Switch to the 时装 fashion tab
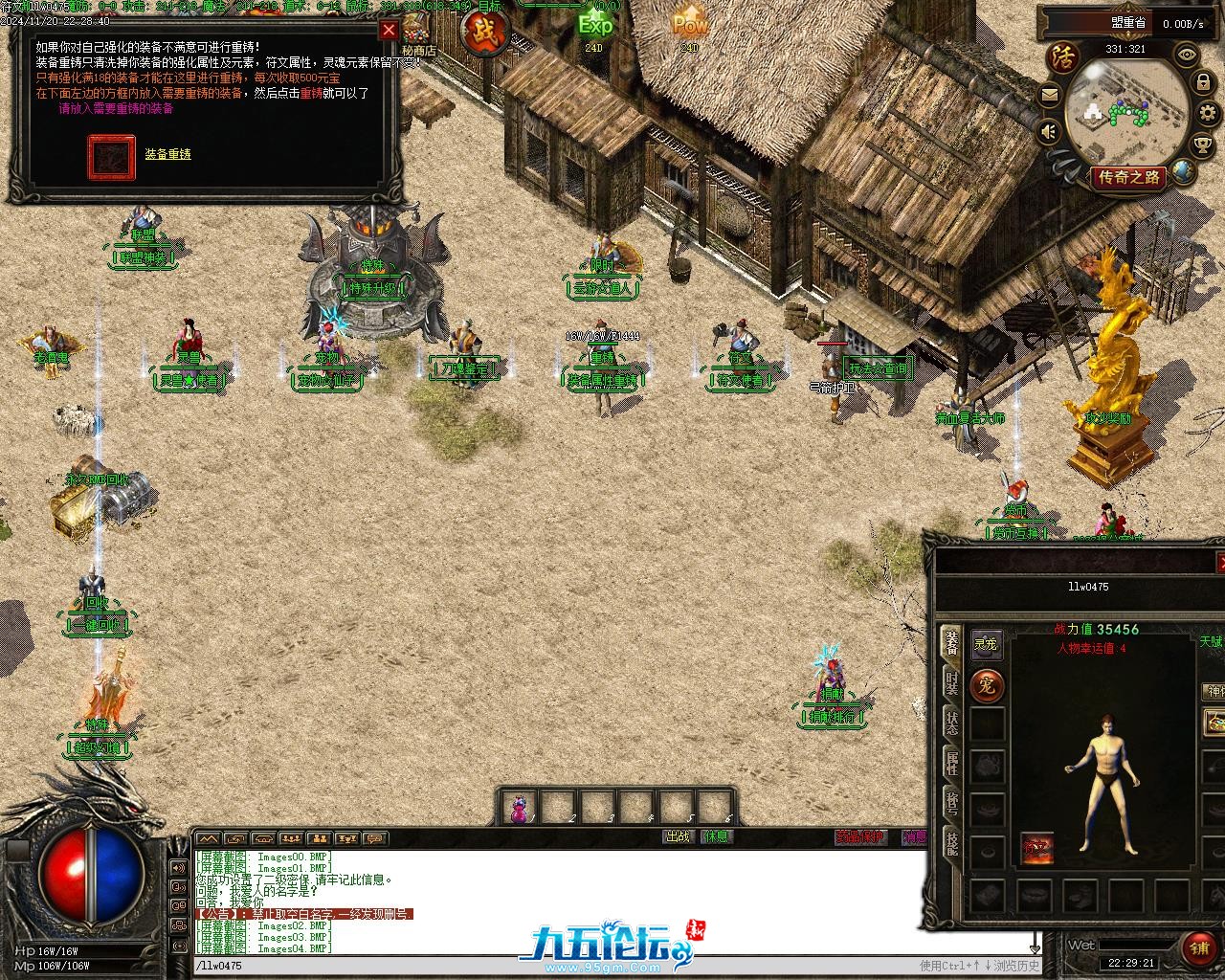Screen dimensions: 1225x980 (952, 683)
